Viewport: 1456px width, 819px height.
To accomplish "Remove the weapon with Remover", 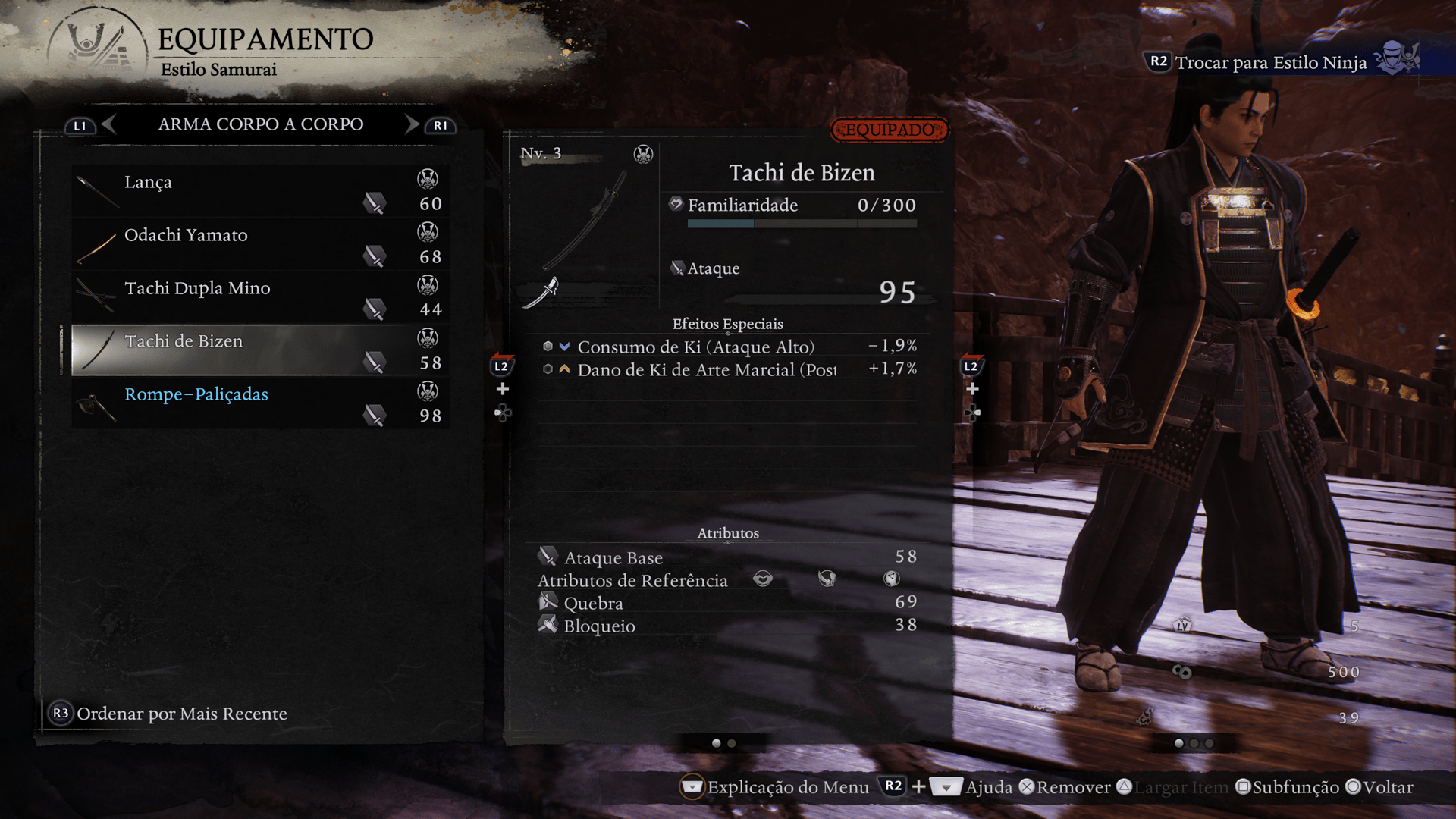I will (x=1072, y=787).
